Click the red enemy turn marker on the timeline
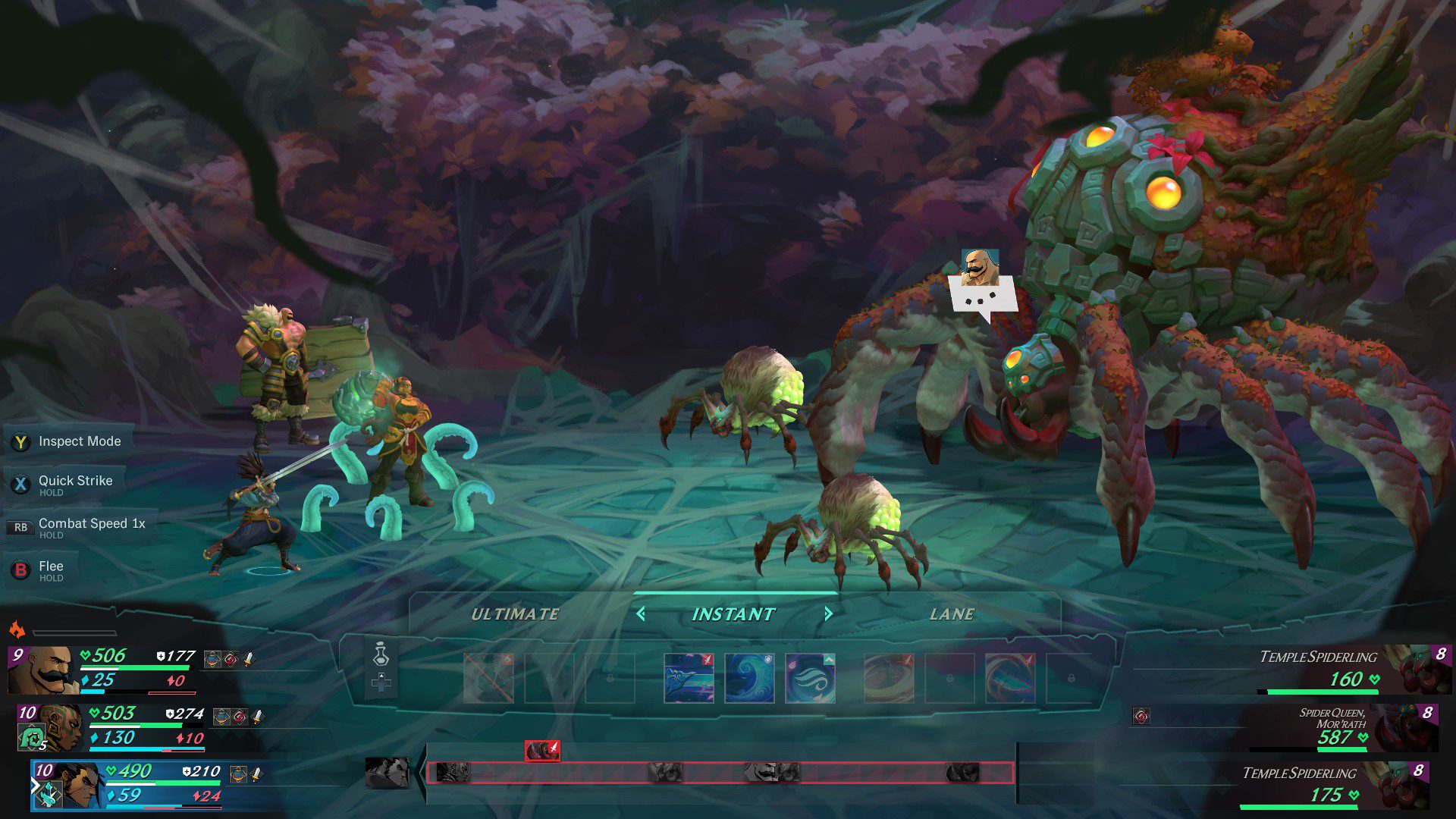 (542, 751)
